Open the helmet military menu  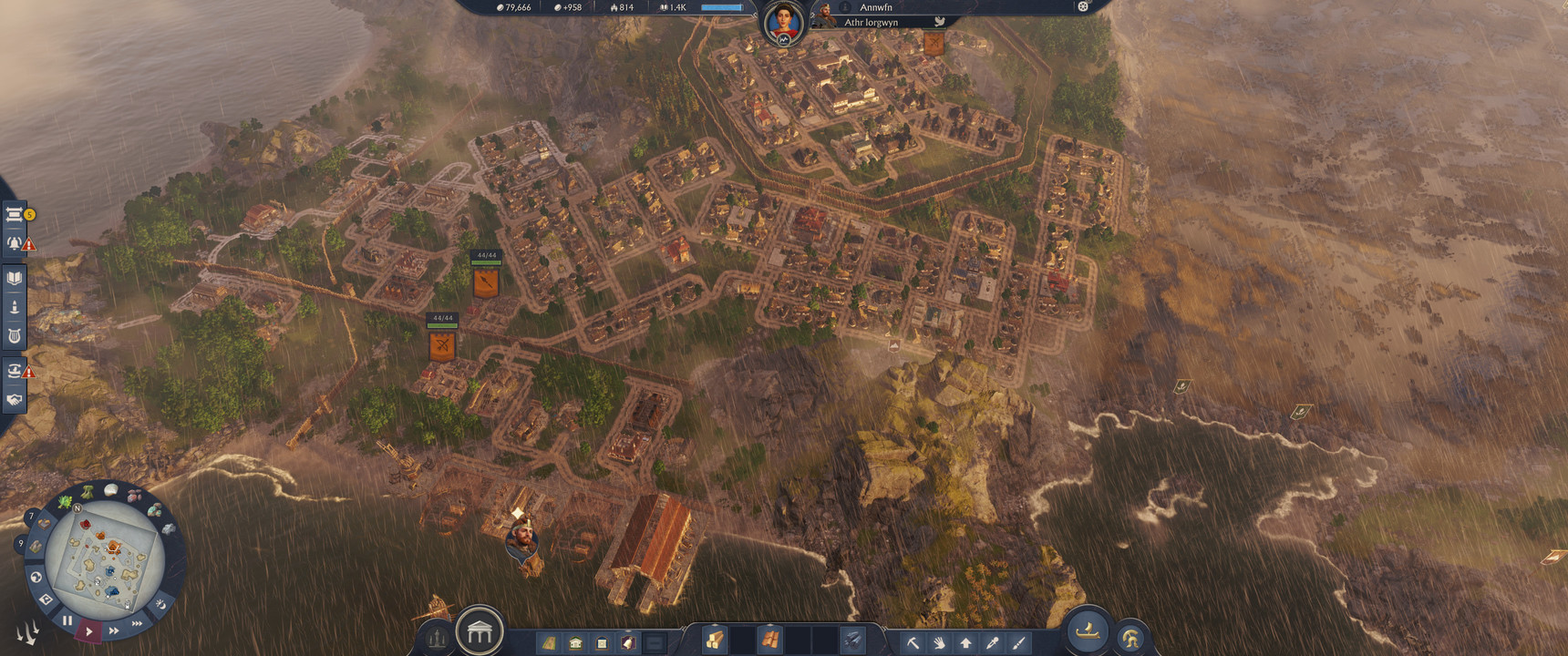click(x=1130, y=639)
